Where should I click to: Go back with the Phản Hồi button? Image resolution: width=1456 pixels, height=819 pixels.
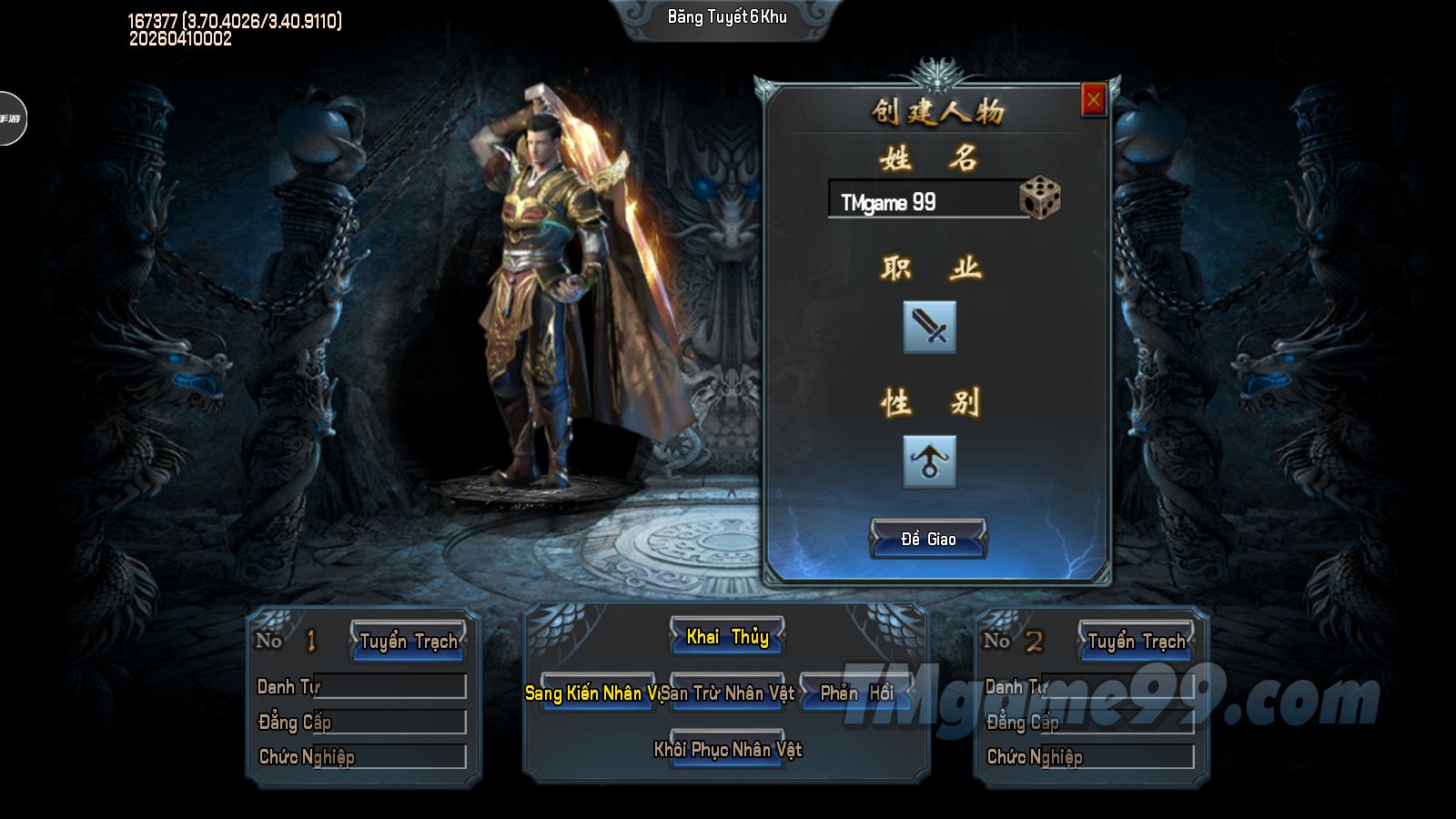pyautogui.click(x=856, y=693)
